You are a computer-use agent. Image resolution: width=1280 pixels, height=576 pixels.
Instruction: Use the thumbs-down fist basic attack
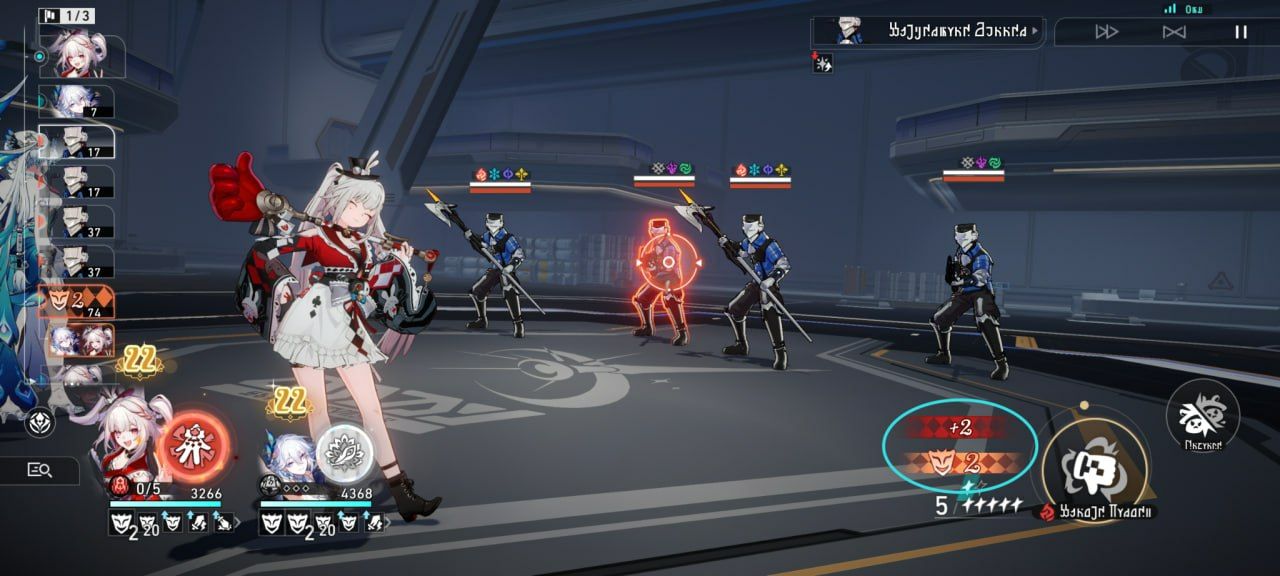(x=1092, y=466)
